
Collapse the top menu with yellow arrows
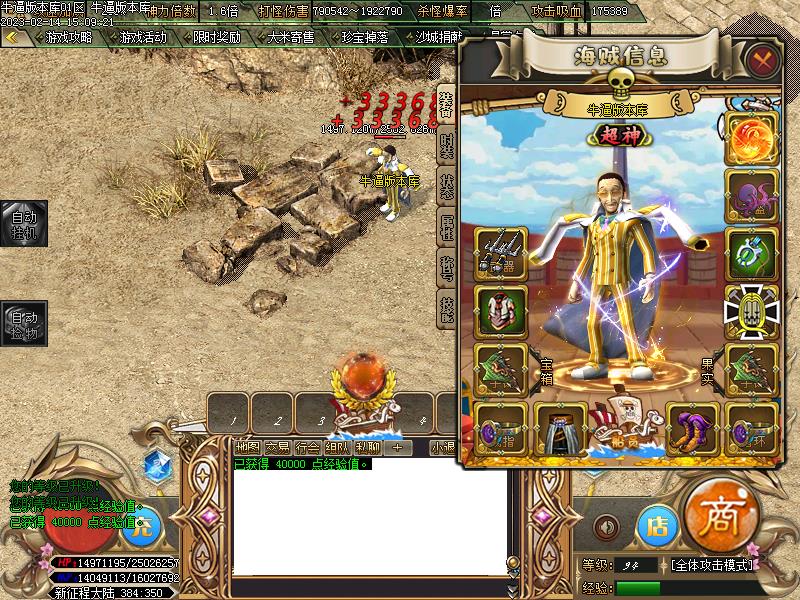click(x=13, y=37)
